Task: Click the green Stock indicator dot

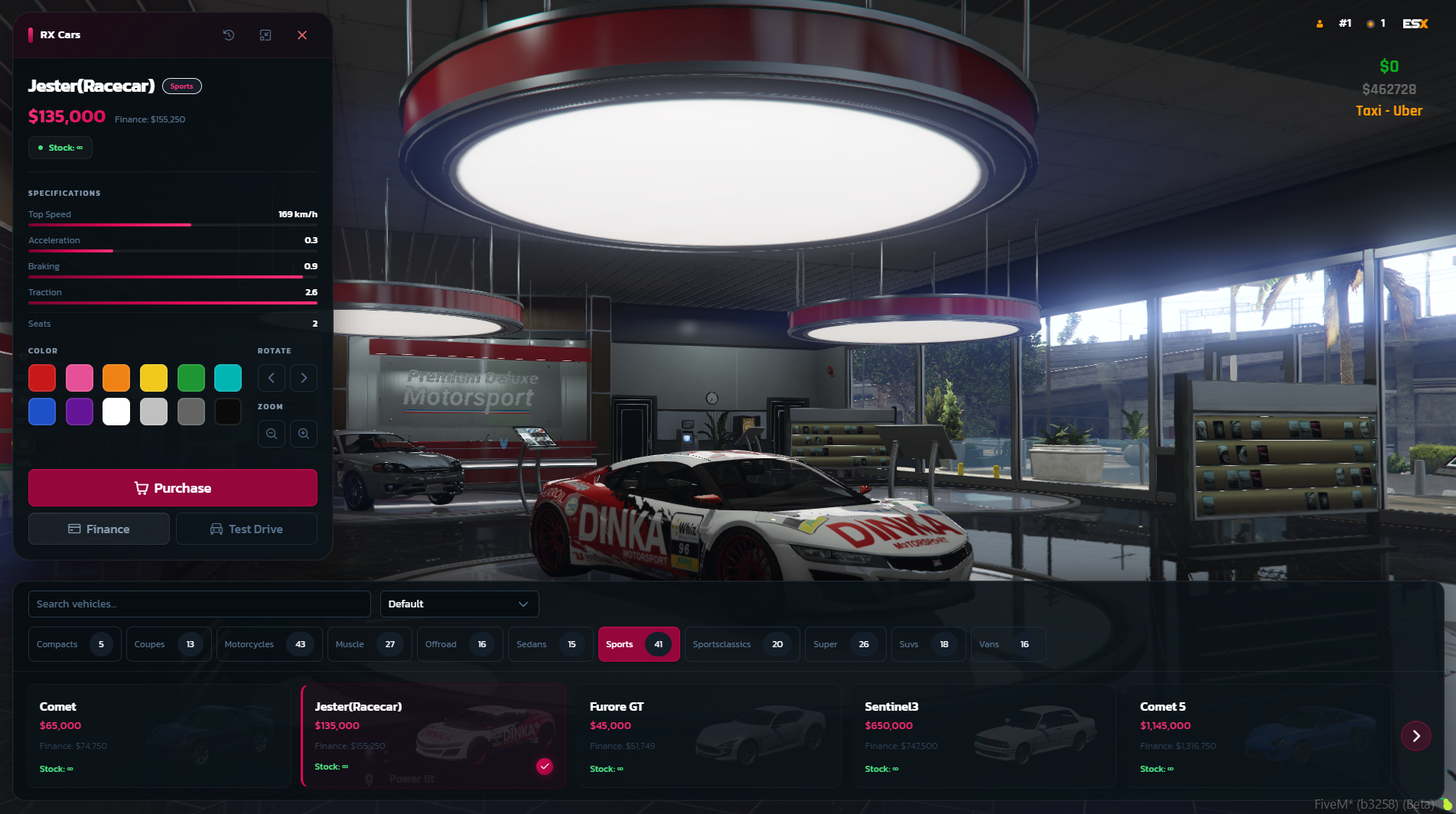Action: click(x=40, y=147)
